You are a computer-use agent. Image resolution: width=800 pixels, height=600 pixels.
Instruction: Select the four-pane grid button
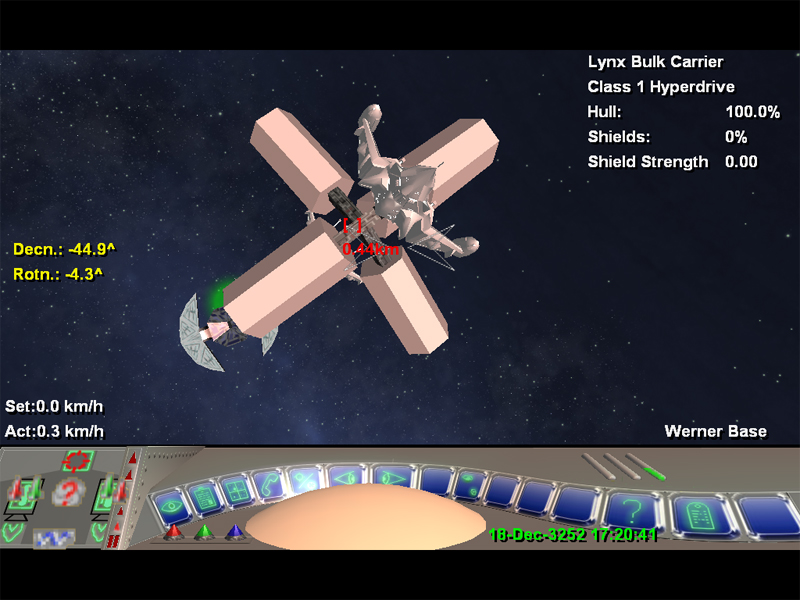tap(238, 487)
